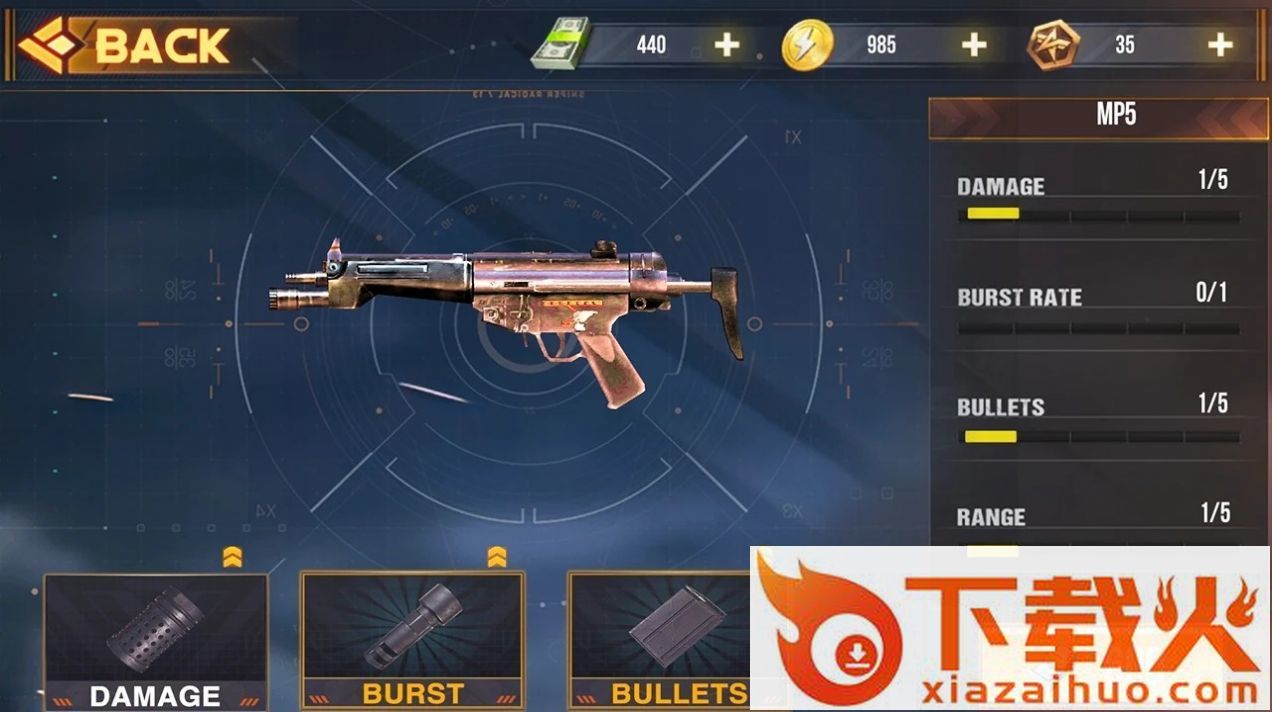Go back using the BACK button
1272x712 pixels.
[130, 46]
